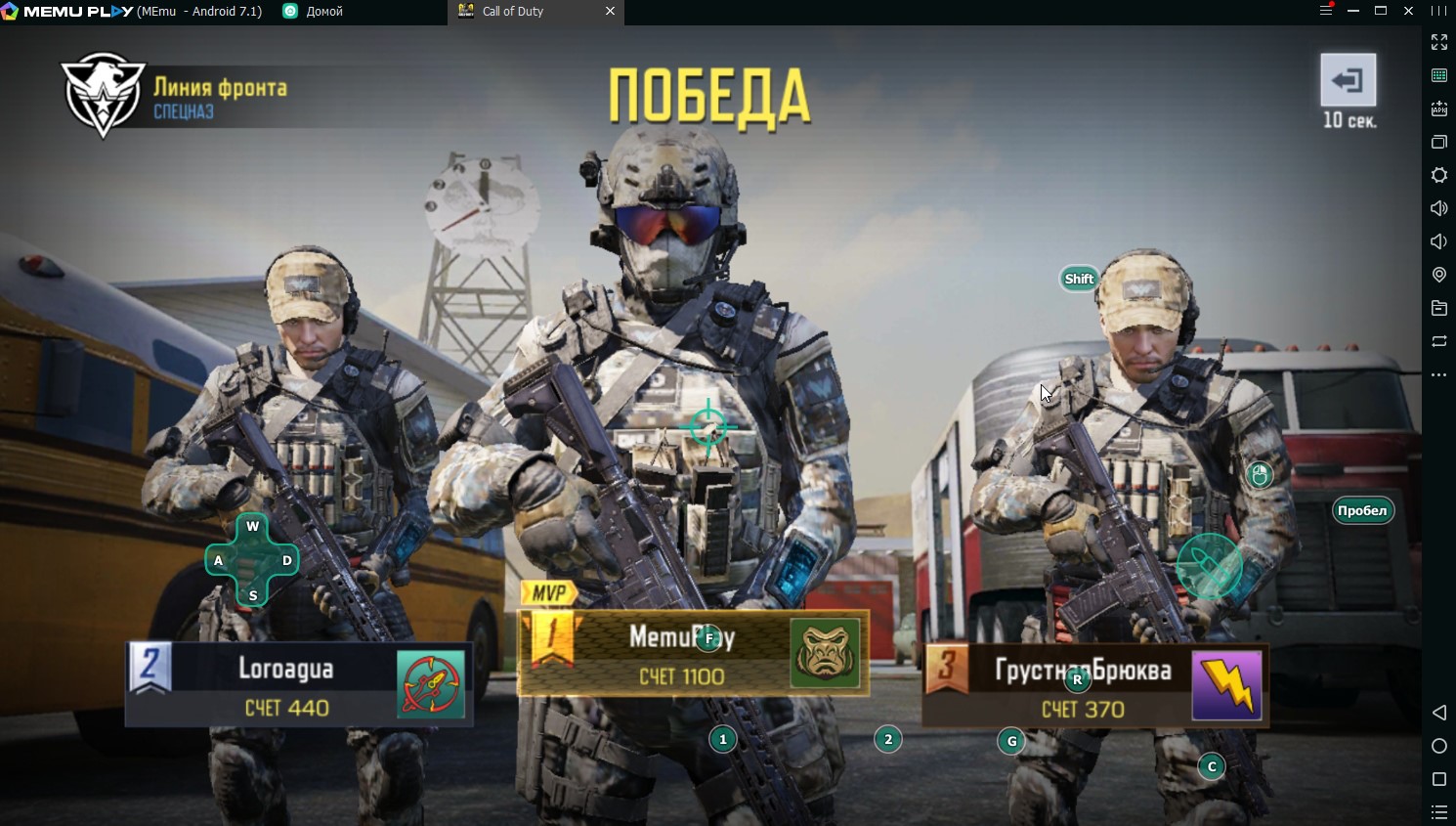Open the shared folder icon in sidebar
The height and width of the screenshot is (826, 1456).
pos(1438,308)
